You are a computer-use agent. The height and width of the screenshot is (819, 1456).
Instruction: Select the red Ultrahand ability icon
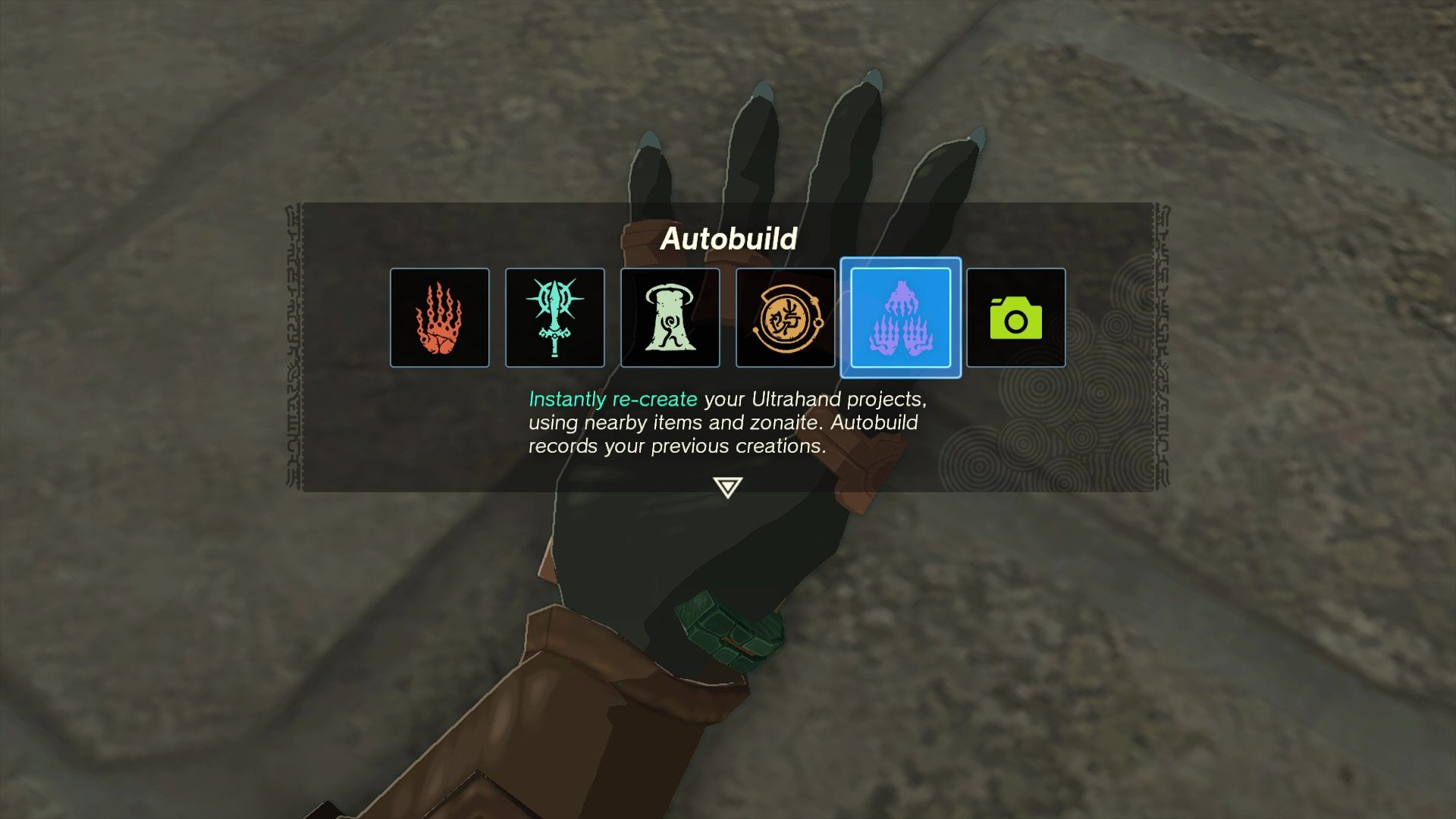[x=439, y=317]
